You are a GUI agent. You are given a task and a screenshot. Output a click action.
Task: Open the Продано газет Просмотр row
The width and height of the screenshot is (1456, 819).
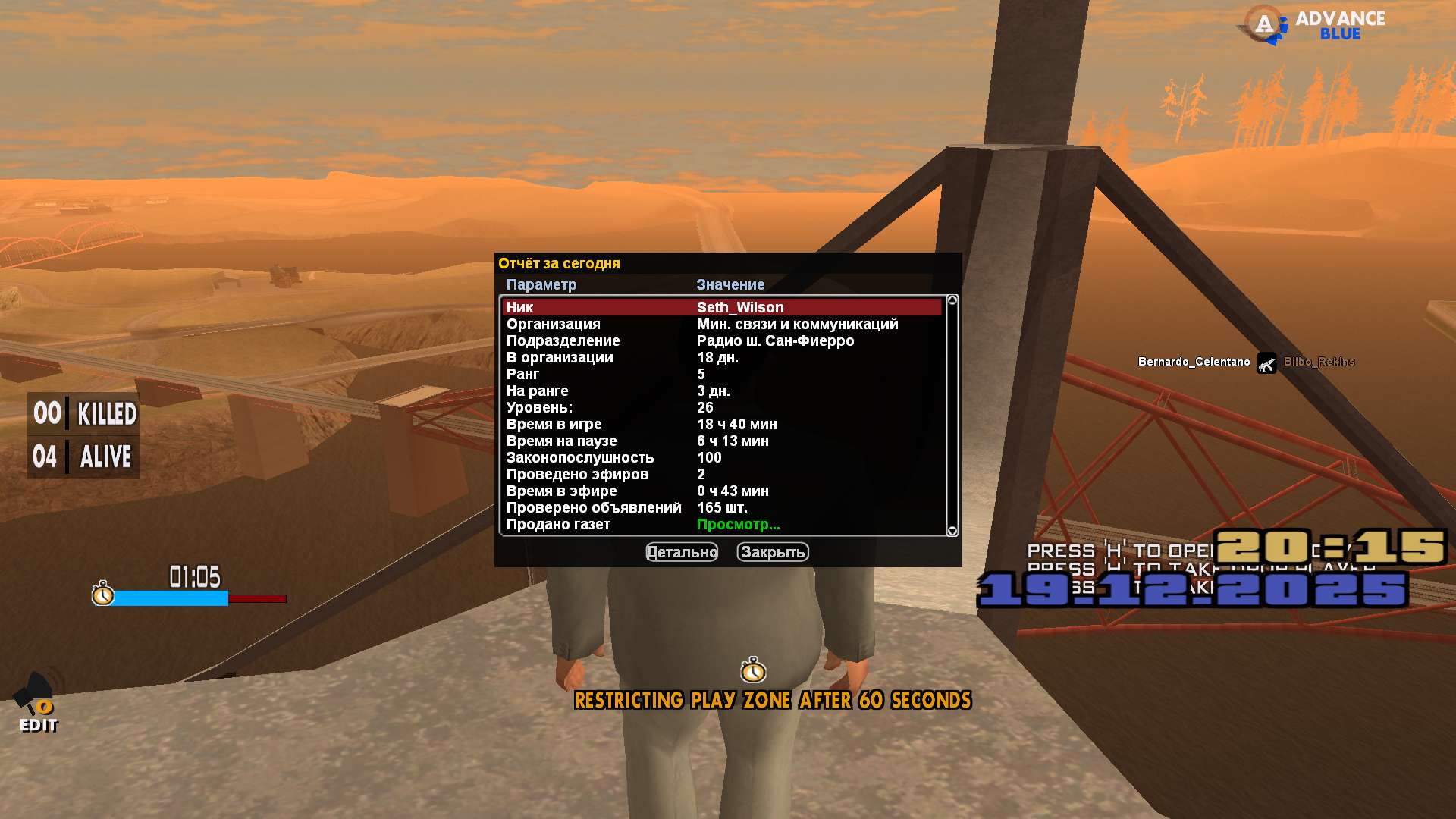pos(737,524)
